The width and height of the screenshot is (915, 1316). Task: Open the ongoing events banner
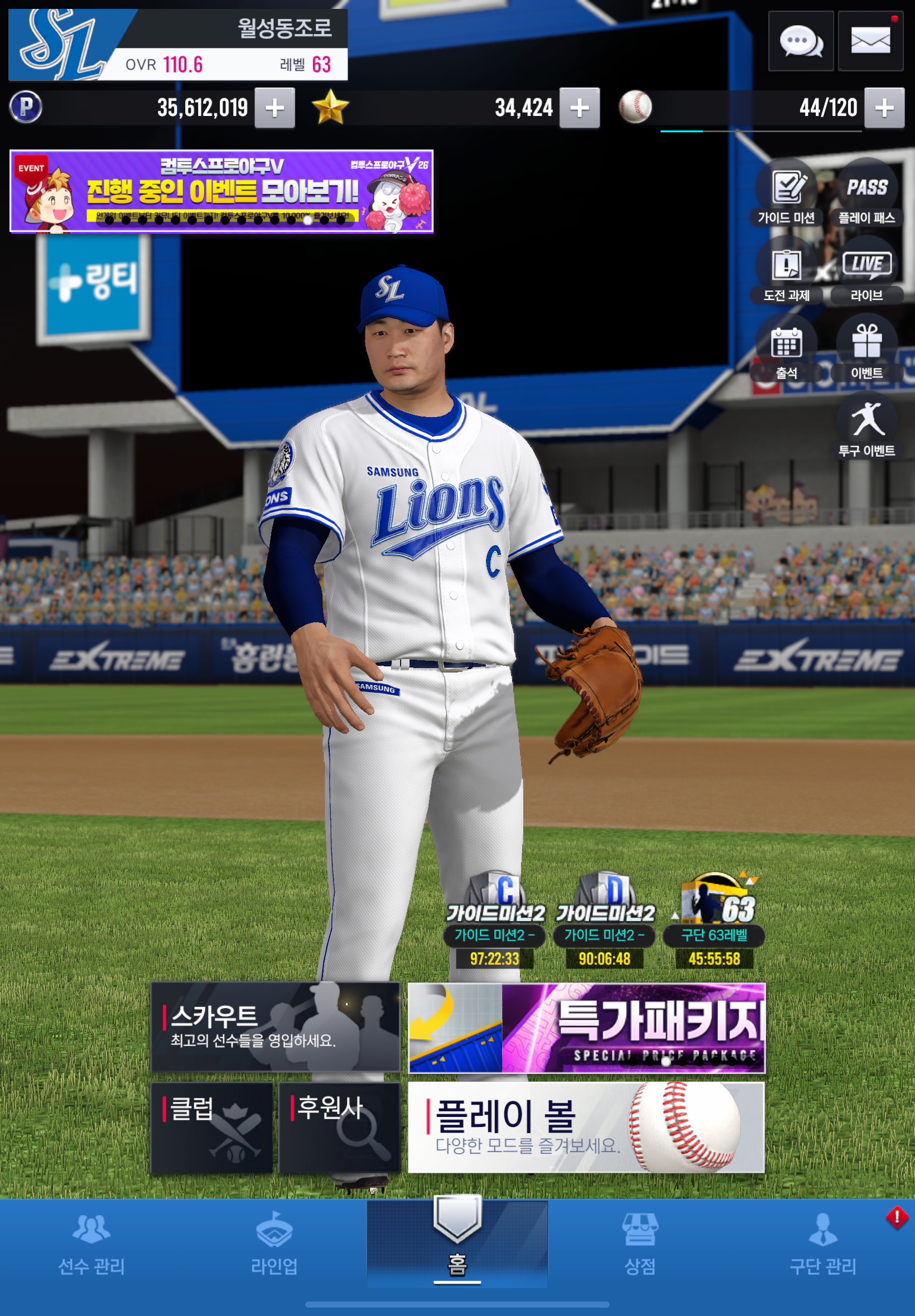pos(221,191)
